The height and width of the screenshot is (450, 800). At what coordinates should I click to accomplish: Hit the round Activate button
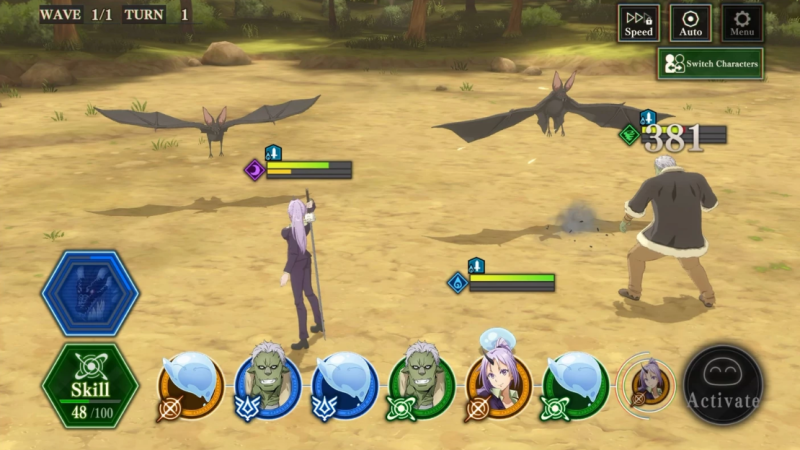coord(723,386)
